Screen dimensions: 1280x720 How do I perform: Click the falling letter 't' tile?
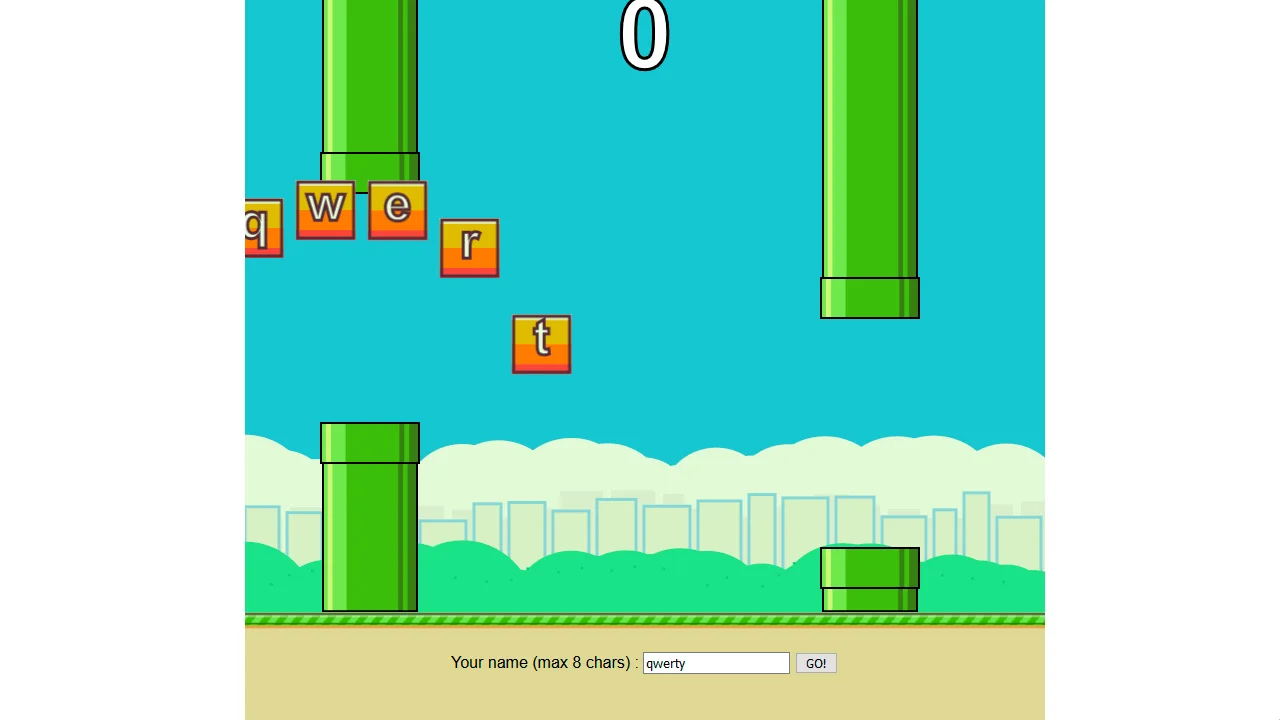point(541,344)
